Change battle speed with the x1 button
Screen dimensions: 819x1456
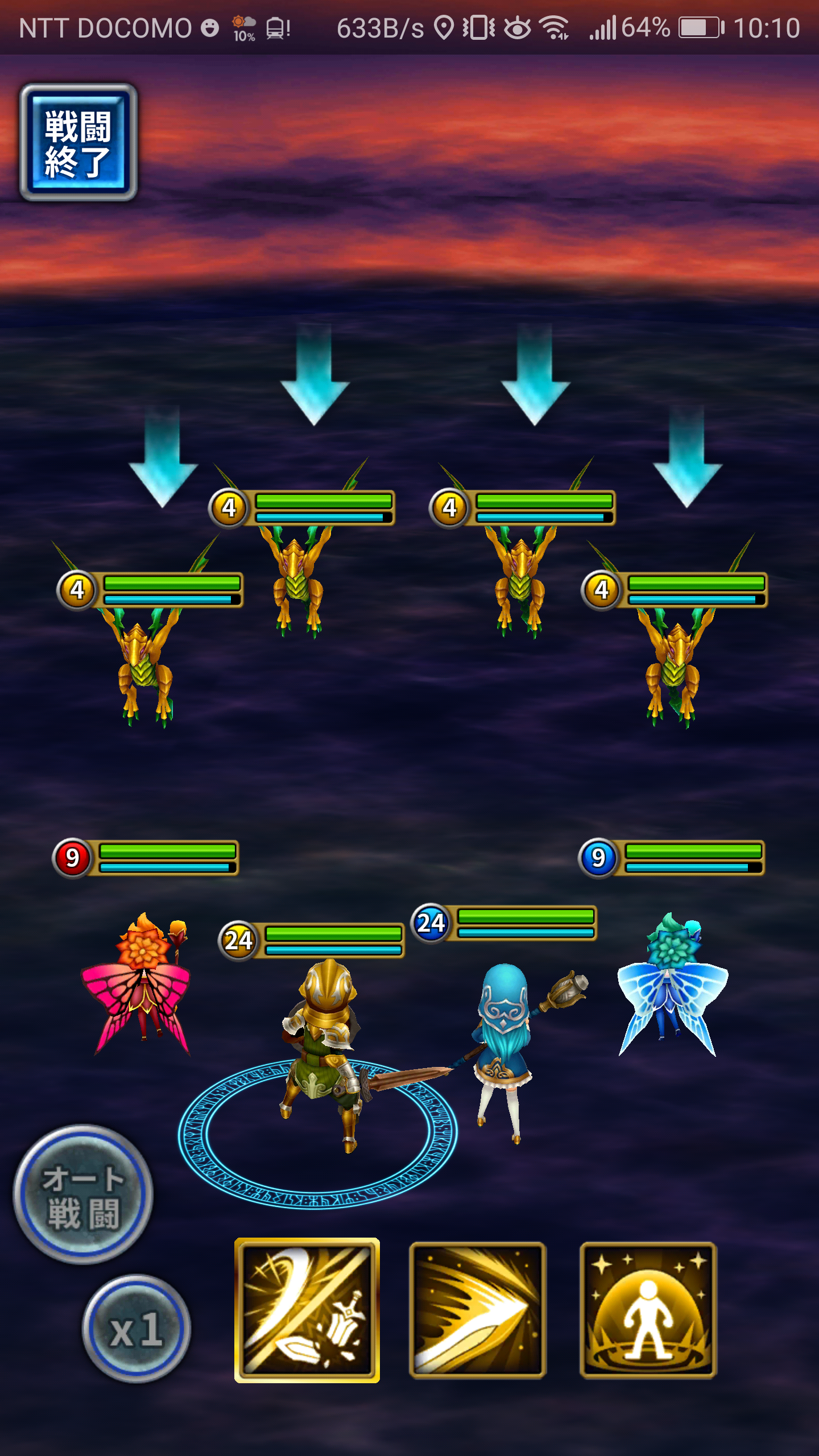pyautogui.click(x=136, y=1330)
